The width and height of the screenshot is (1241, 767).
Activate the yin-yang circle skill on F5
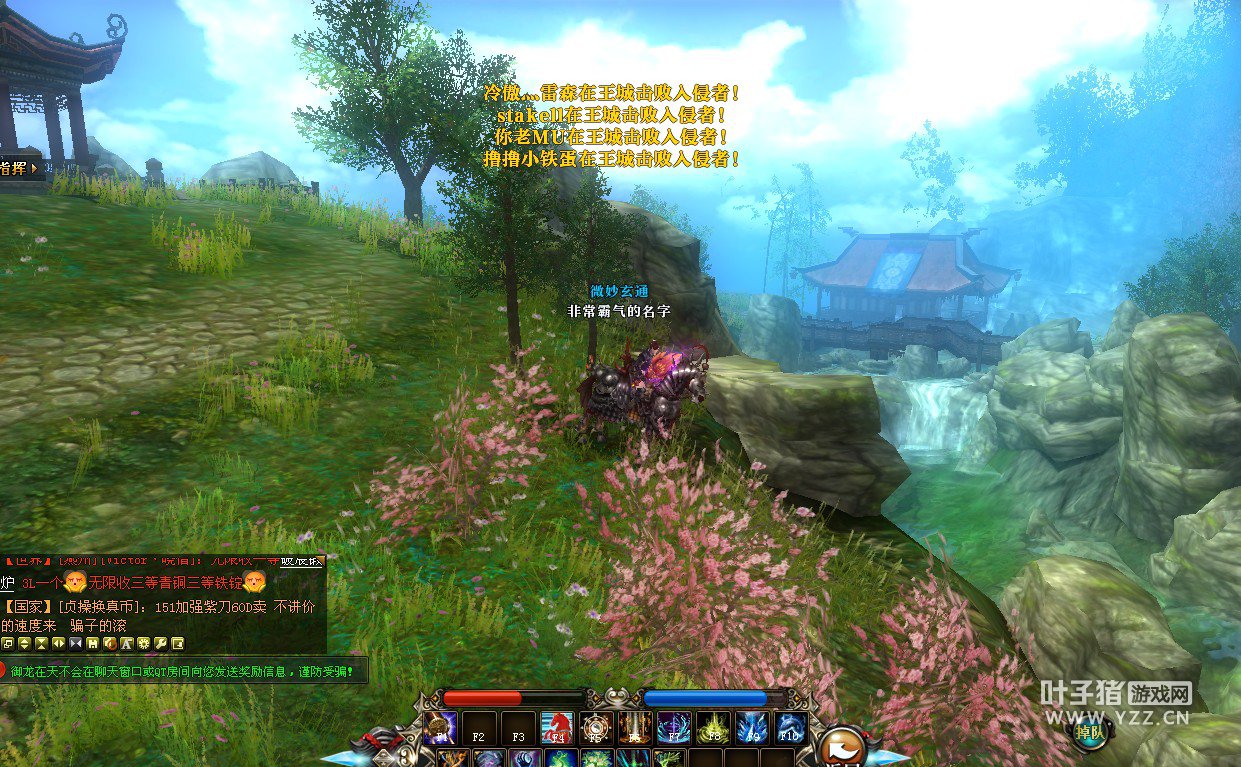[x=596, y=728]
